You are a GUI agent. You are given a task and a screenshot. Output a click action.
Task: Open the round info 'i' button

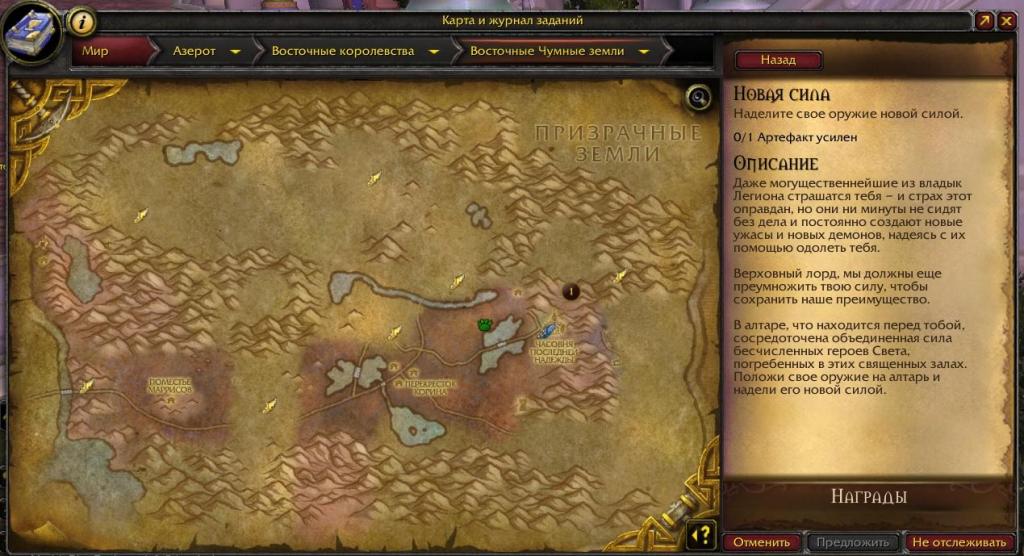83,21
